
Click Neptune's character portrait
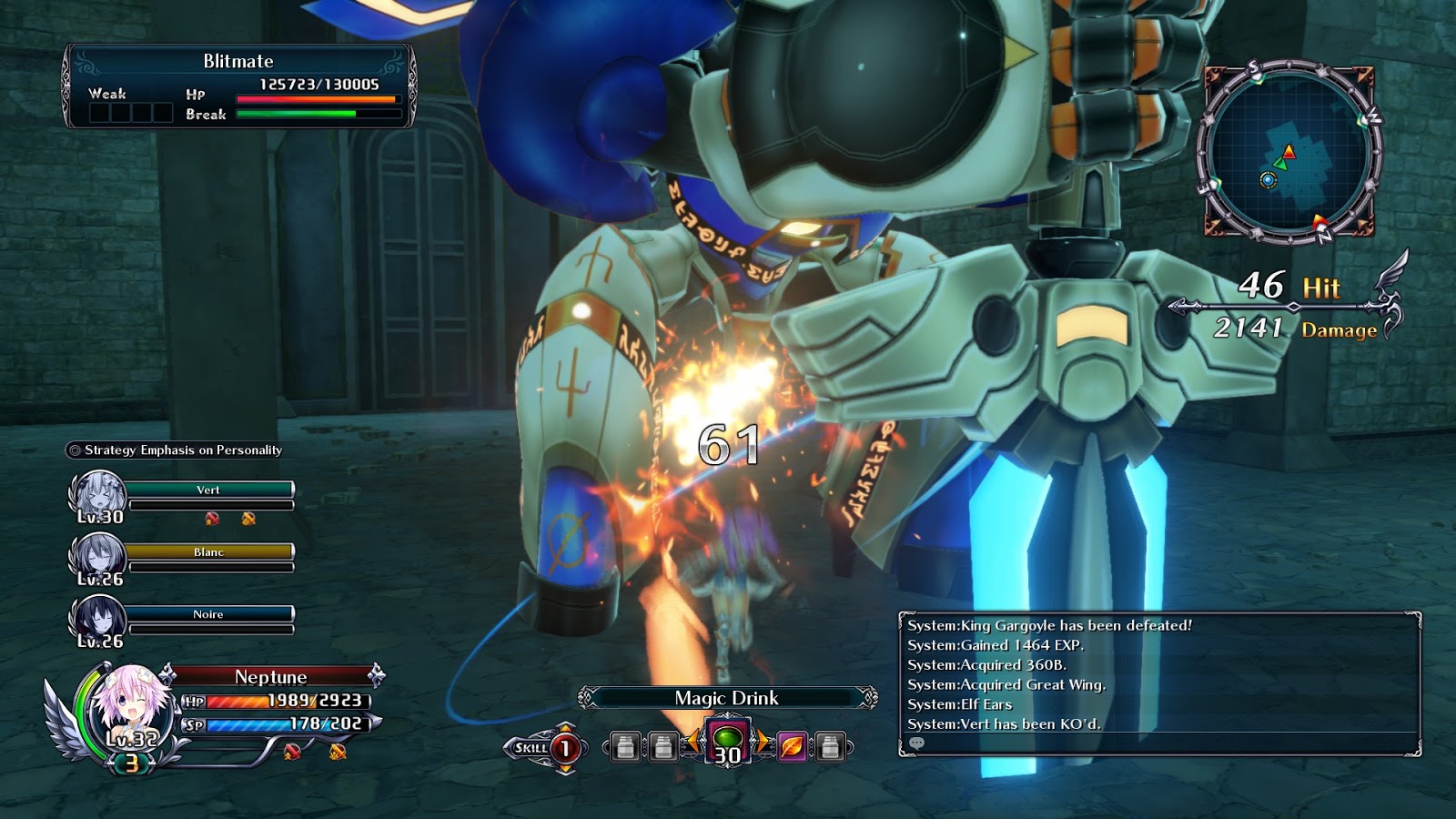tap(123, 711)
